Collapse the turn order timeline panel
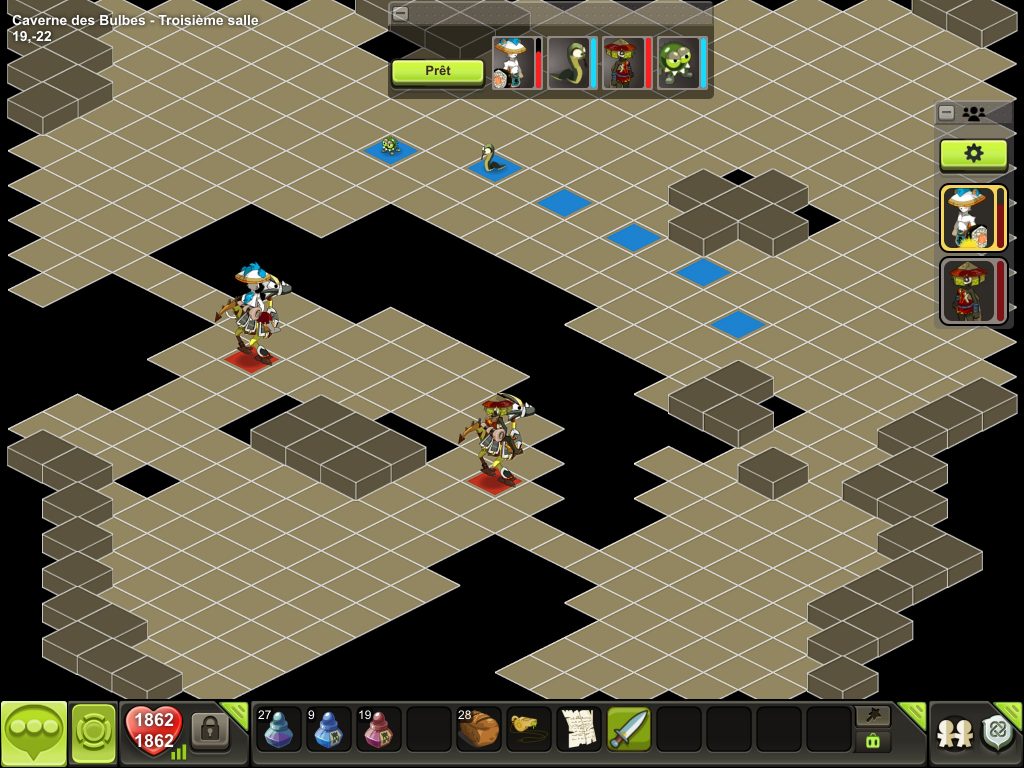The height and width of the screenshot is (768, 1024). [400, 14]
